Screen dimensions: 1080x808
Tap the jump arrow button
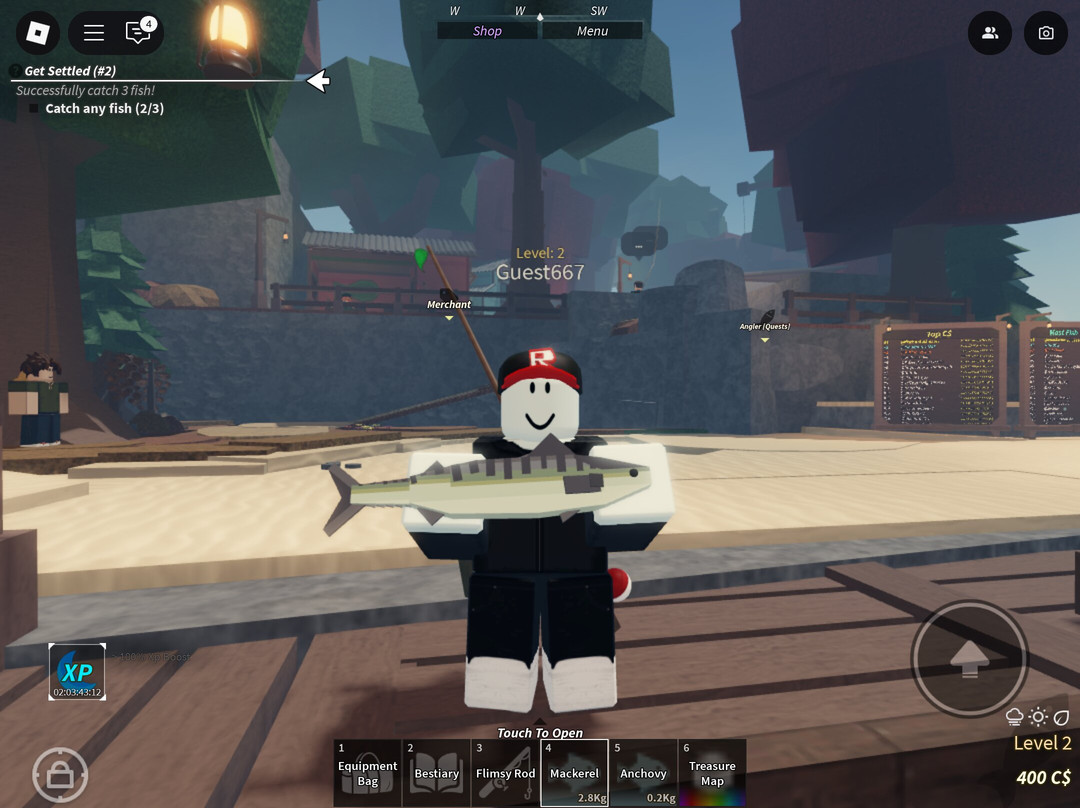click(x=969, y=657)
